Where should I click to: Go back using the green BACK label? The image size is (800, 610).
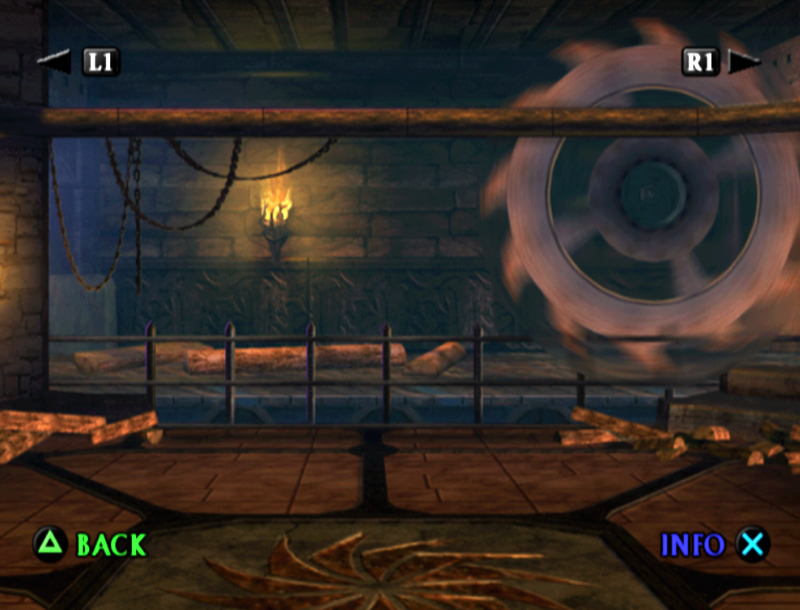[x=110, y=545]
